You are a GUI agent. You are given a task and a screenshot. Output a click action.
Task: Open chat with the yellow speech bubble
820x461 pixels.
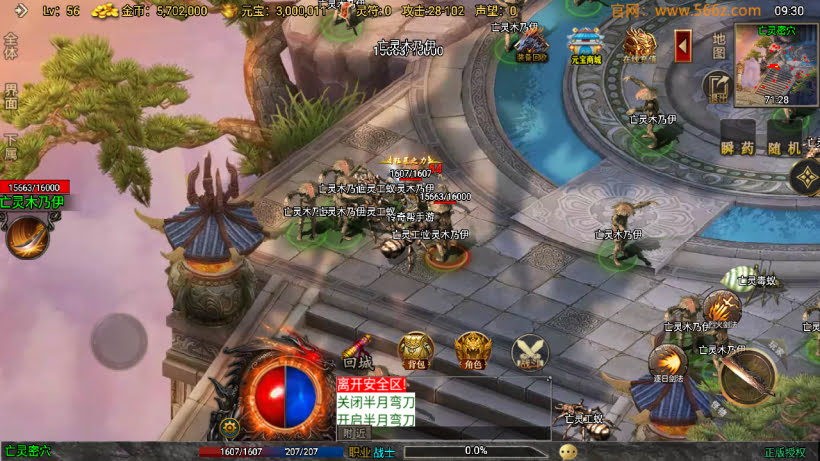point(568,451)
